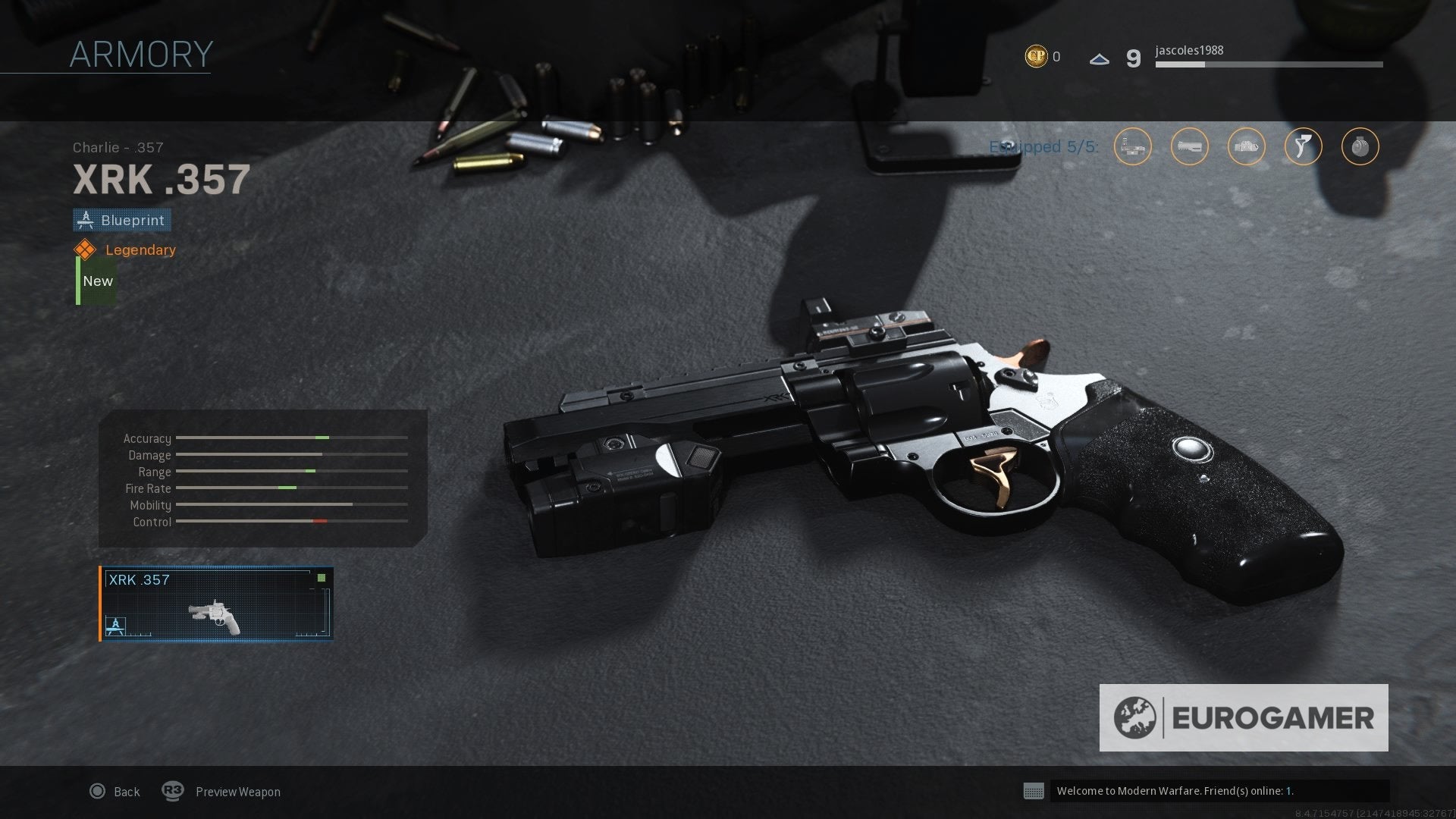The height and width of the screenshot is (819, 1456).
Task: Open the trigger attachment icon
Action: (1303, 147)
